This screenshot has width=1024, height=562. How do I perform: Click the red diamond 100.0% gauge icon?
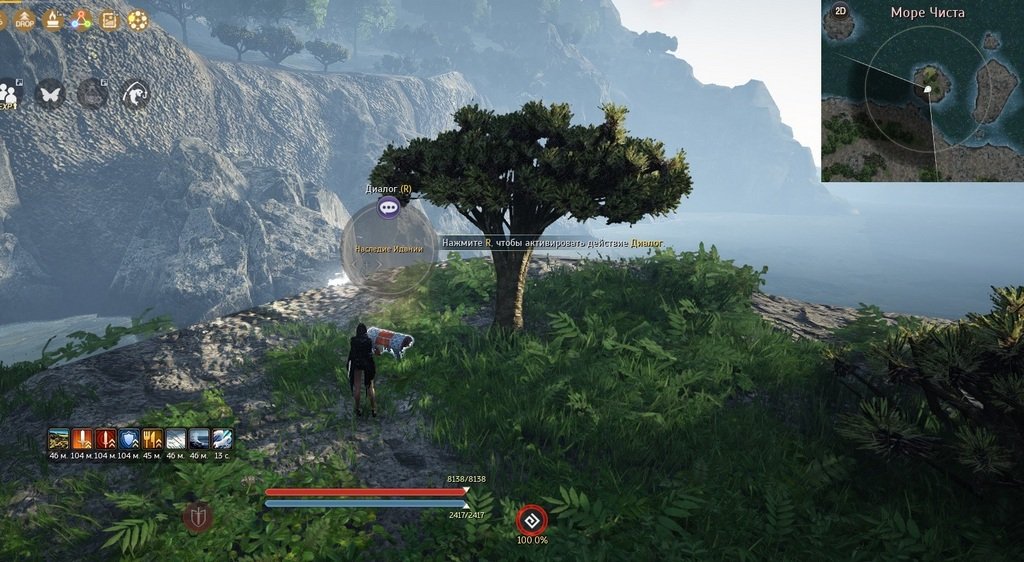[531, 519]
